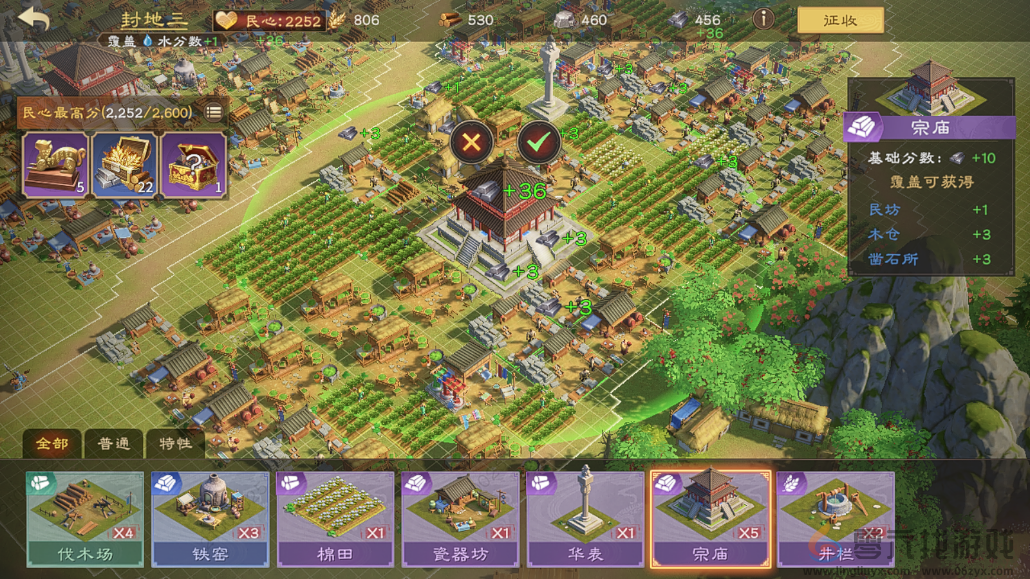This screenshot has height=579, width=1030.
Task: Pick the 华表 building card
Action: tap(585, 519)
